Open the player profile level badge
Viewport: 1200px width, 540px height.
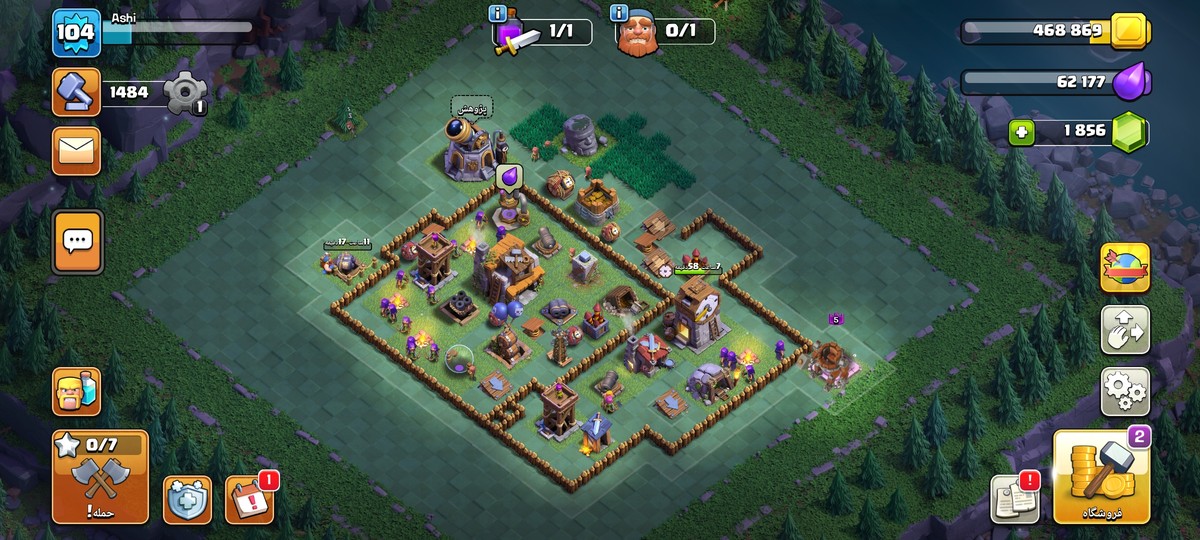click(x=76, y=33)
